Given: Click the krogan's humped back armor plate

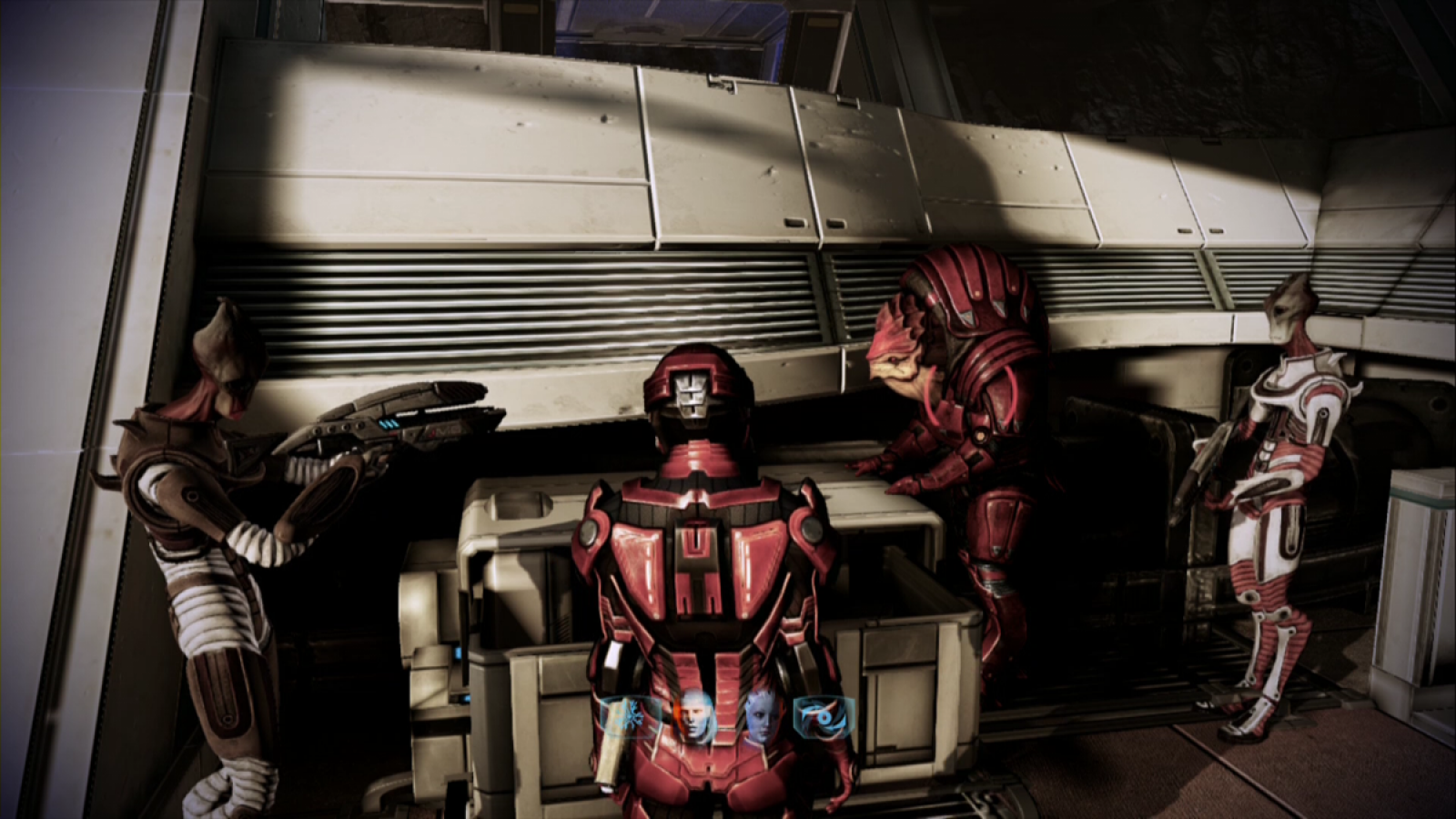Looking at the screenshot, I should [x=974, y=291].
